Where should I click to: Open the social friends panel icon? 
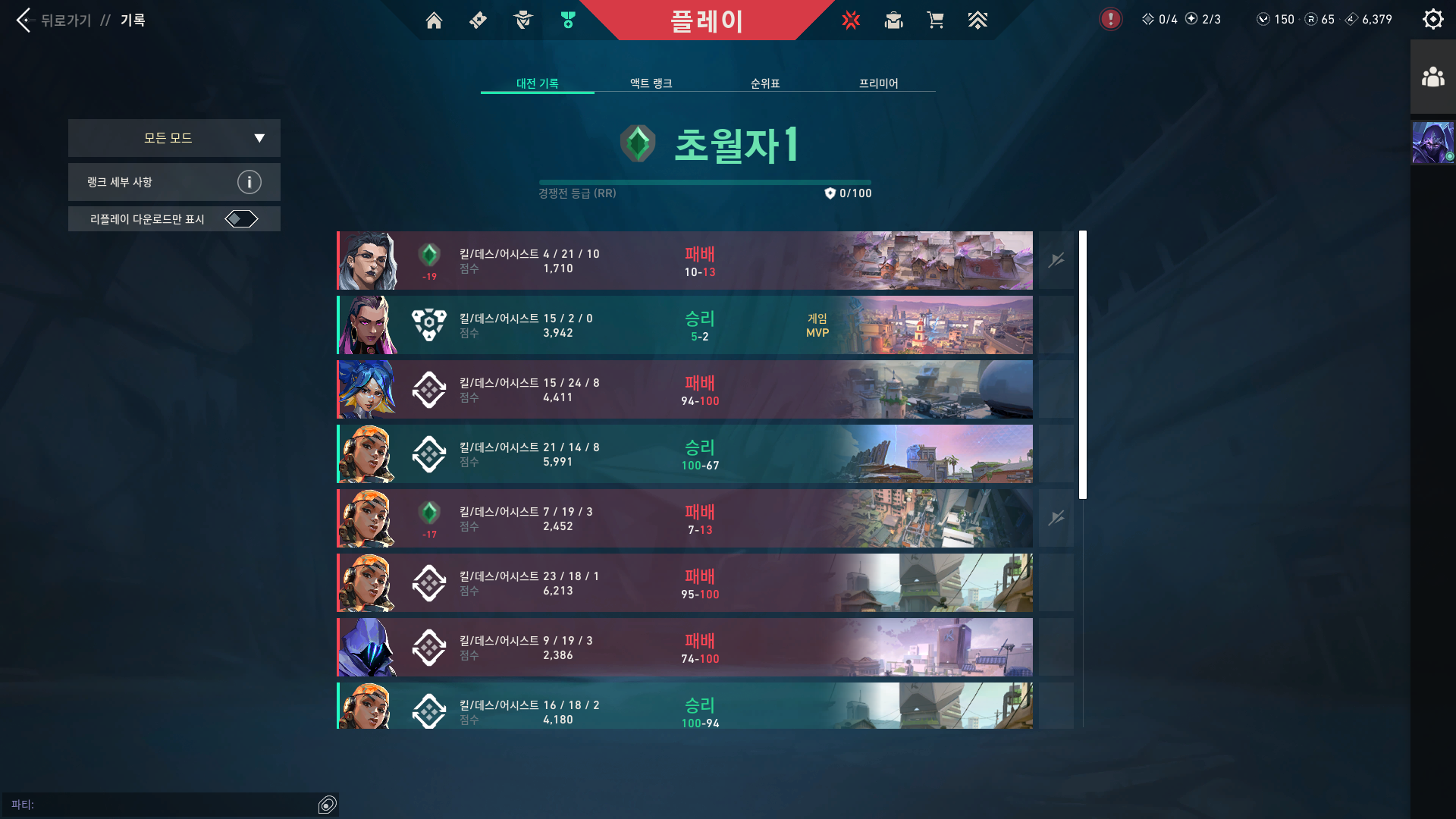(x=1432, y=76)
